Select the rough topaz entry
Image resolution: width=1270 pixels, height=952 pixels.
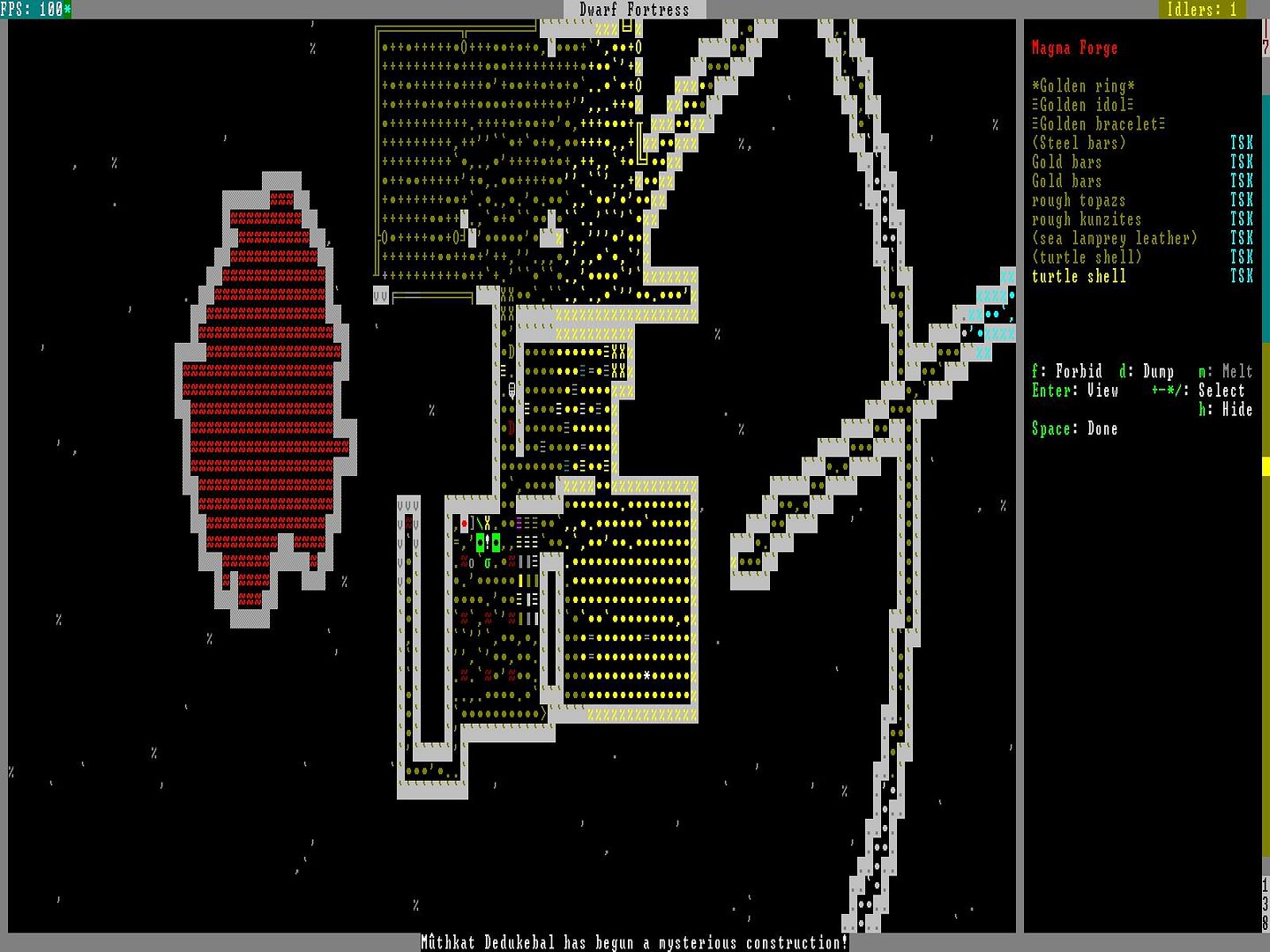[1079, 201]
